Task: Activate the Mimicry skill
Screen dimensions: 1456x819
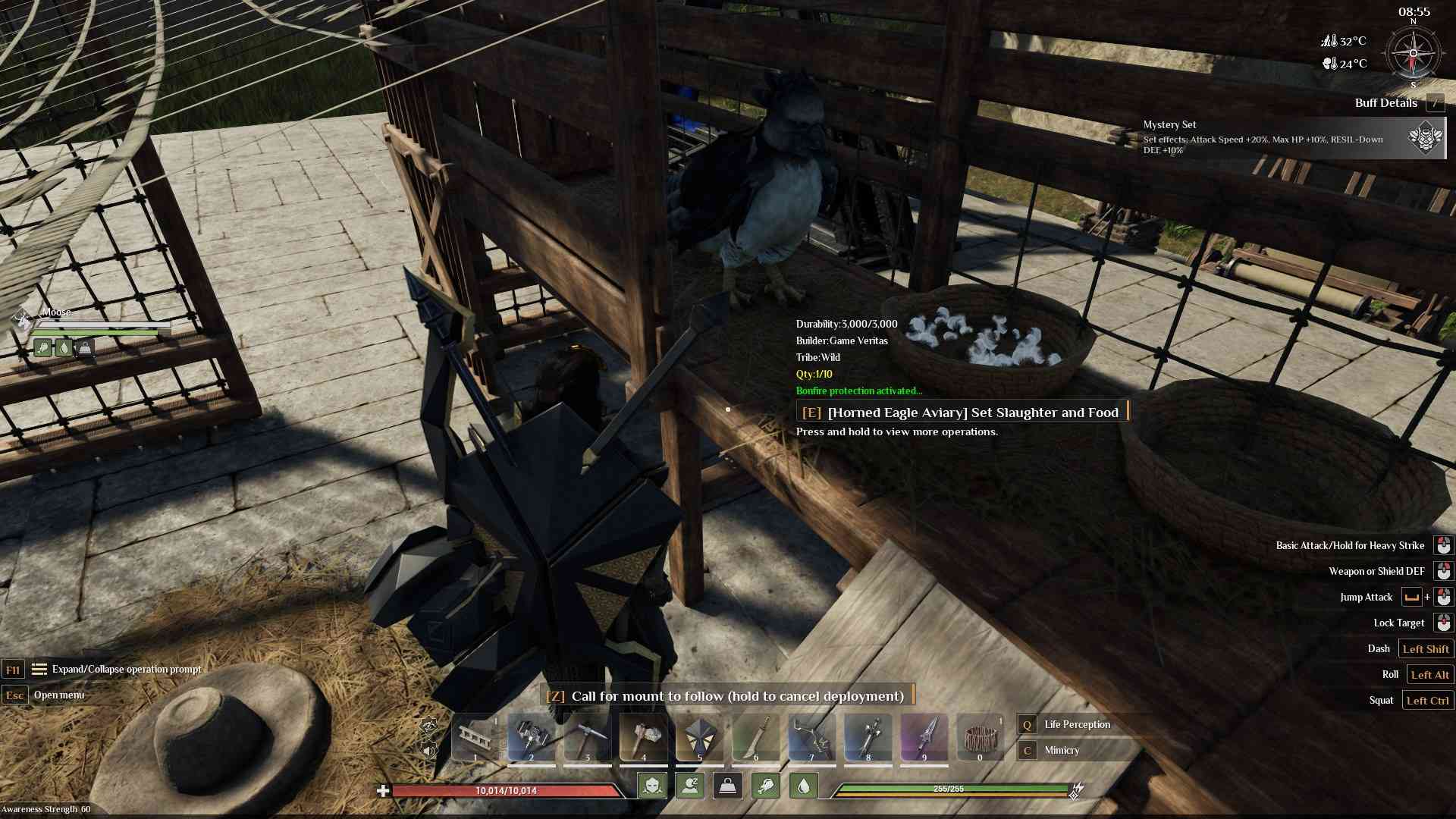Action: tap(1062, 750)
